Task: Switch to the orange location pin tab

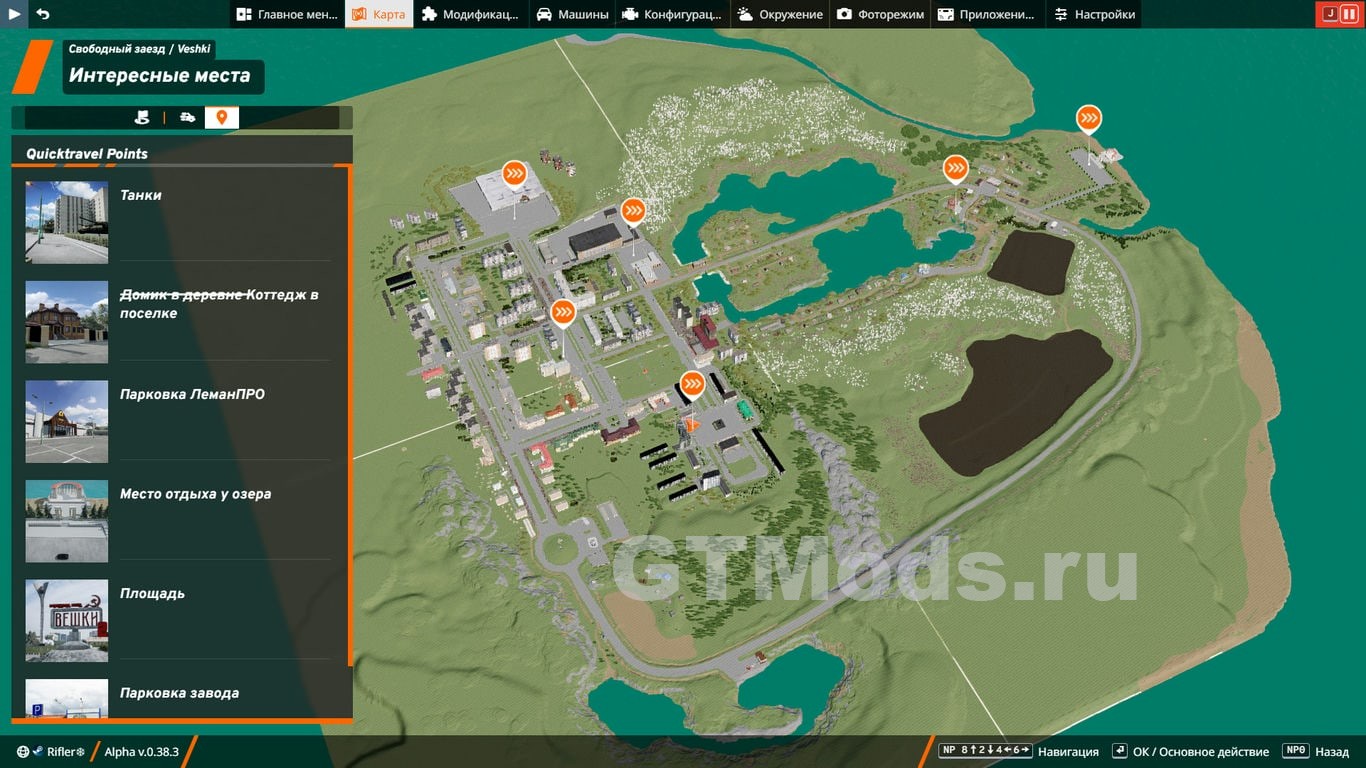Action: click(x=222, y=118)
